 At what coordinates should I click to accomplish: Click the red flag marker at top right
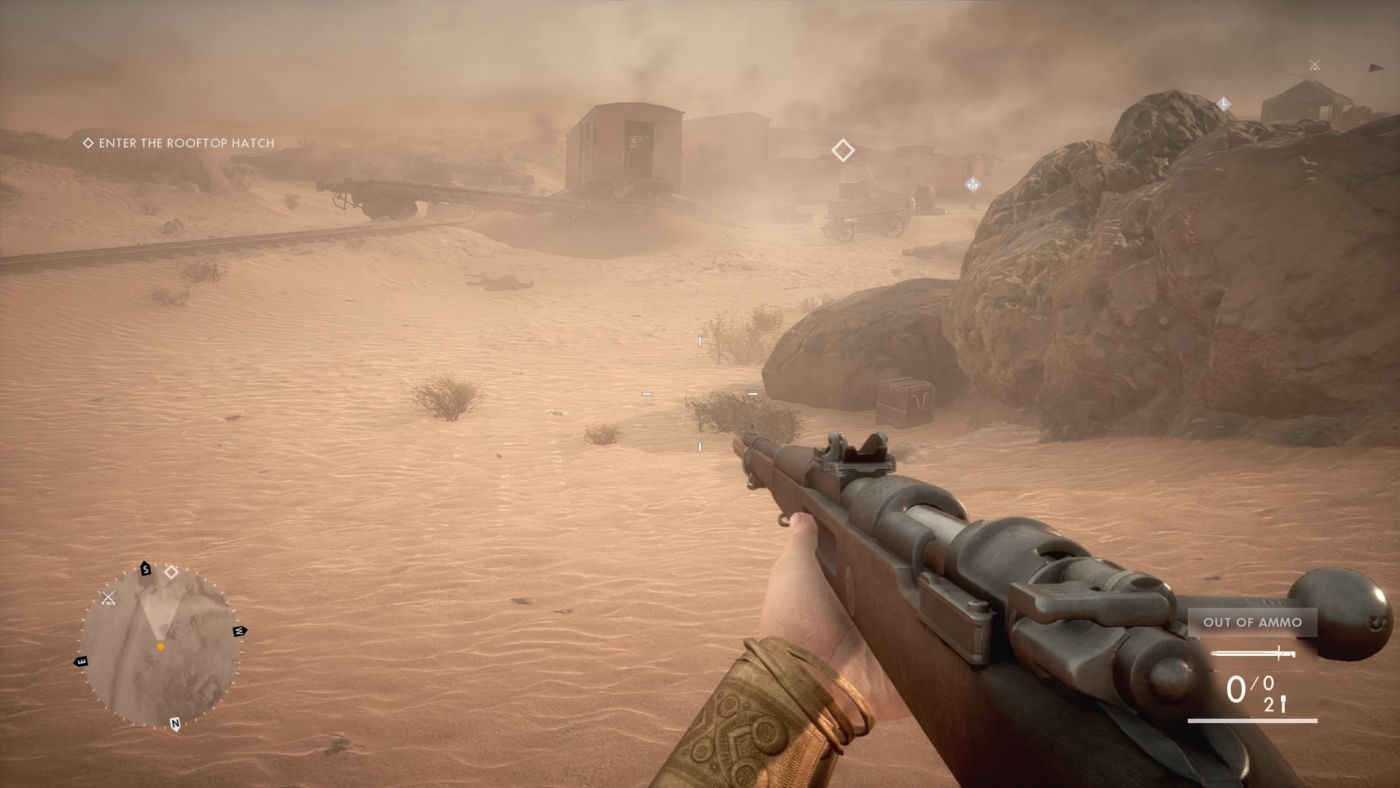point(1377,68)
